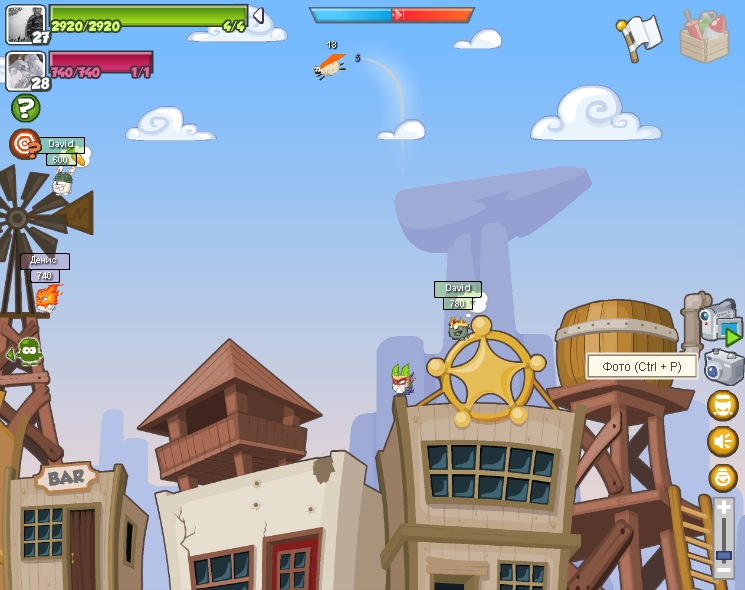Click the round orange button below the speaker
Screen dimensions: 745x590
[722, 477]
